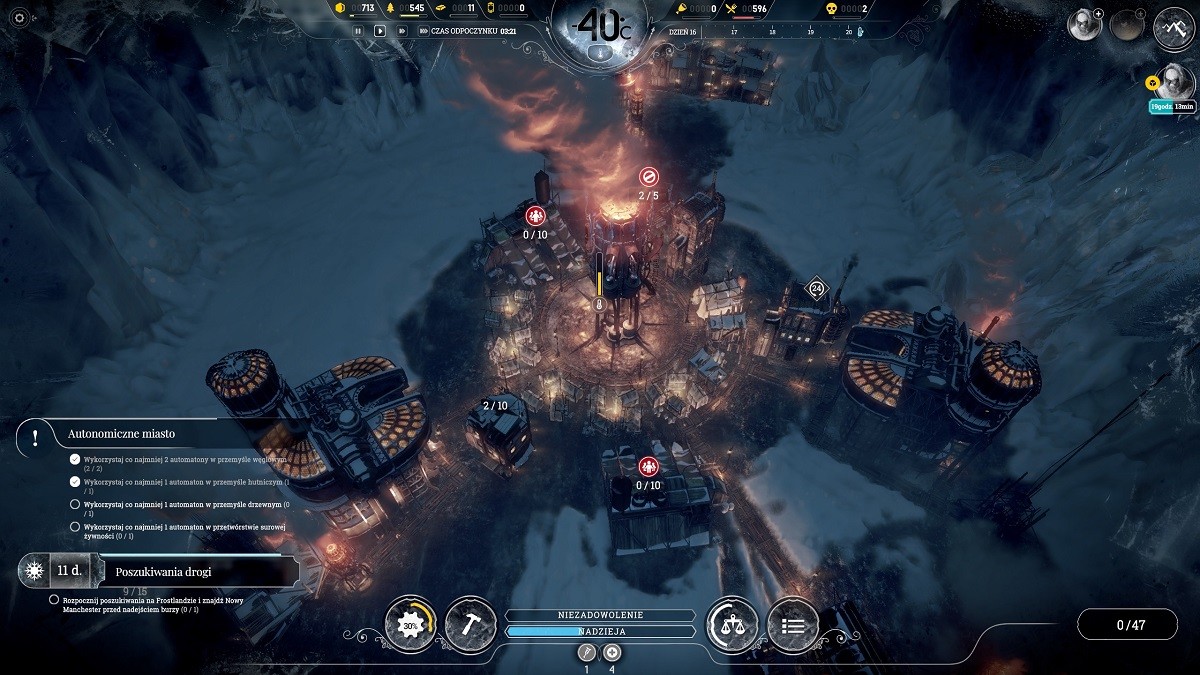
Task: Open the list overview button
Action: (x=793, y=624)
